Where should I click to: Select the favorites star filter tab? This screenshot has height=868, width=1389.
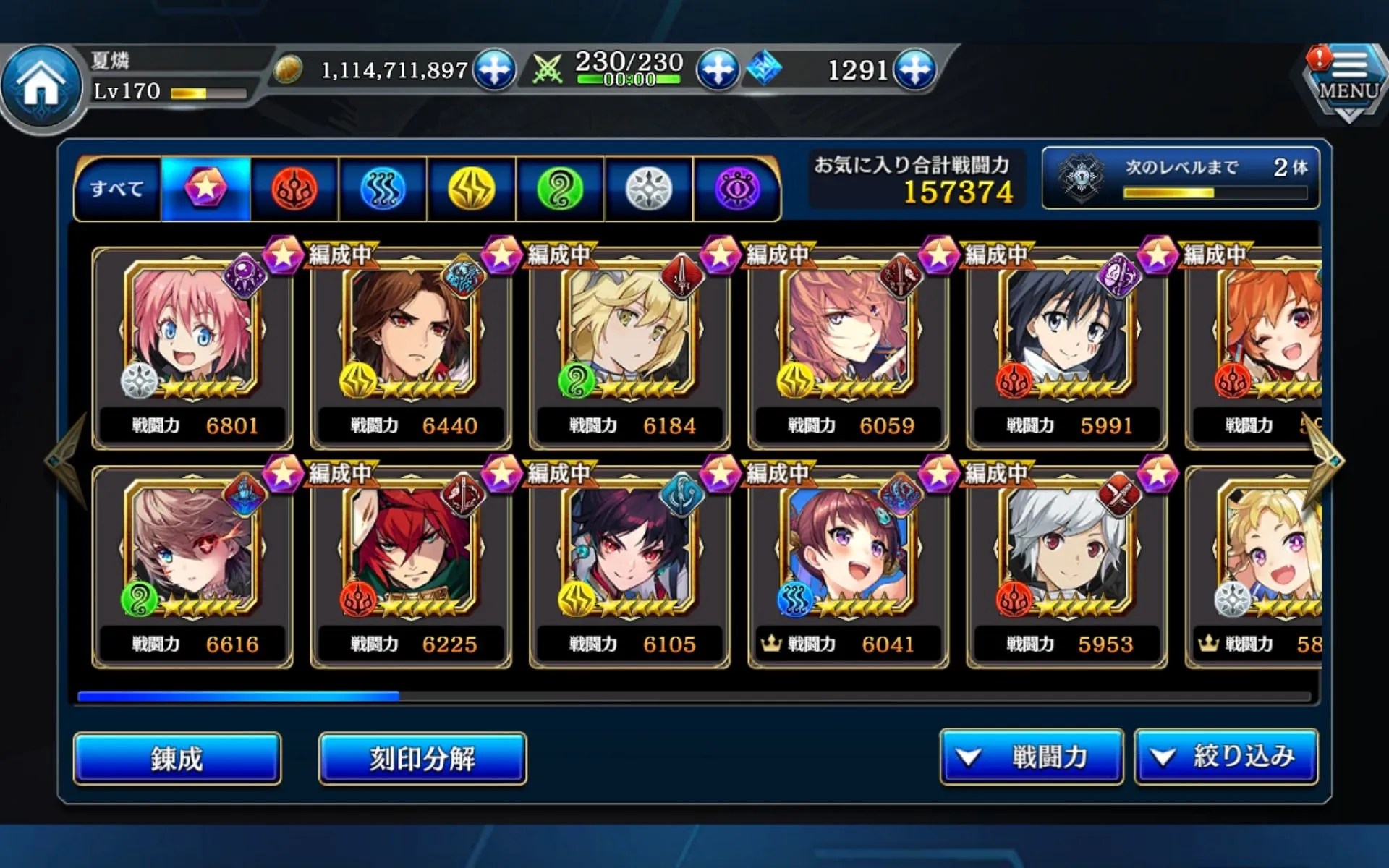(206, 189)
